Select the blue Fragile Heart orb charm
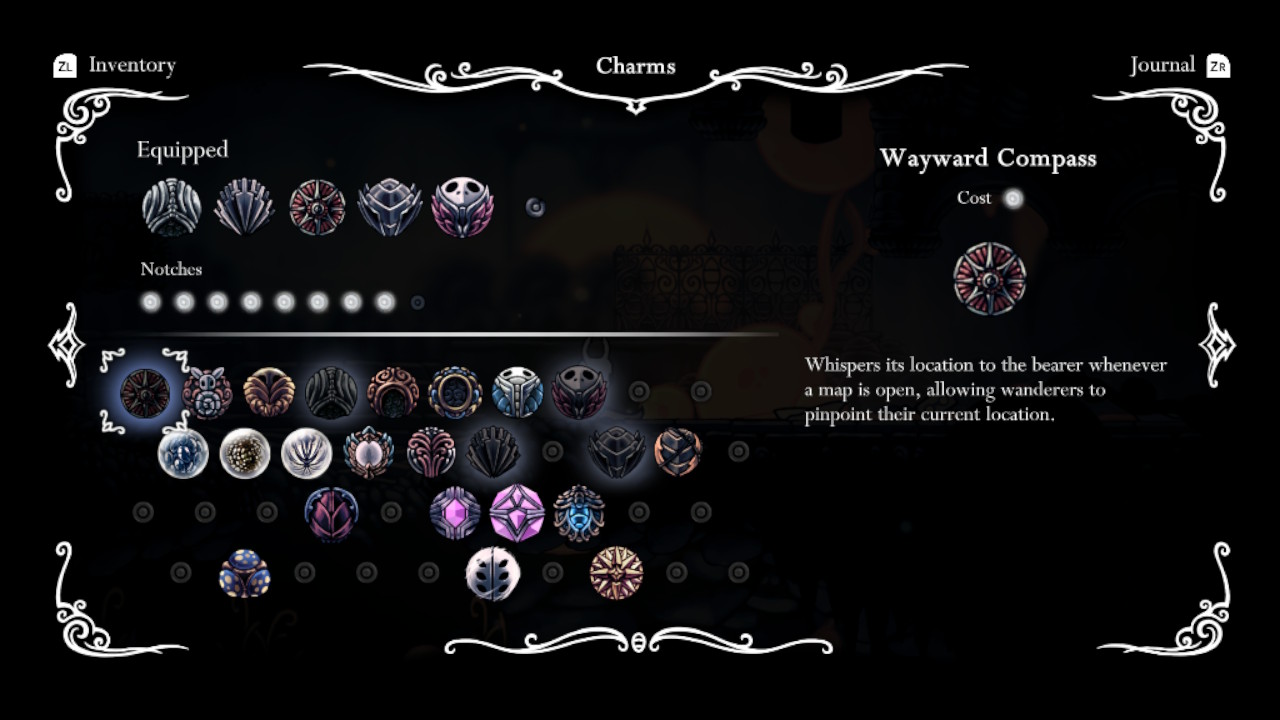This screenshot has width=1280, height=720. pos(182,452)
